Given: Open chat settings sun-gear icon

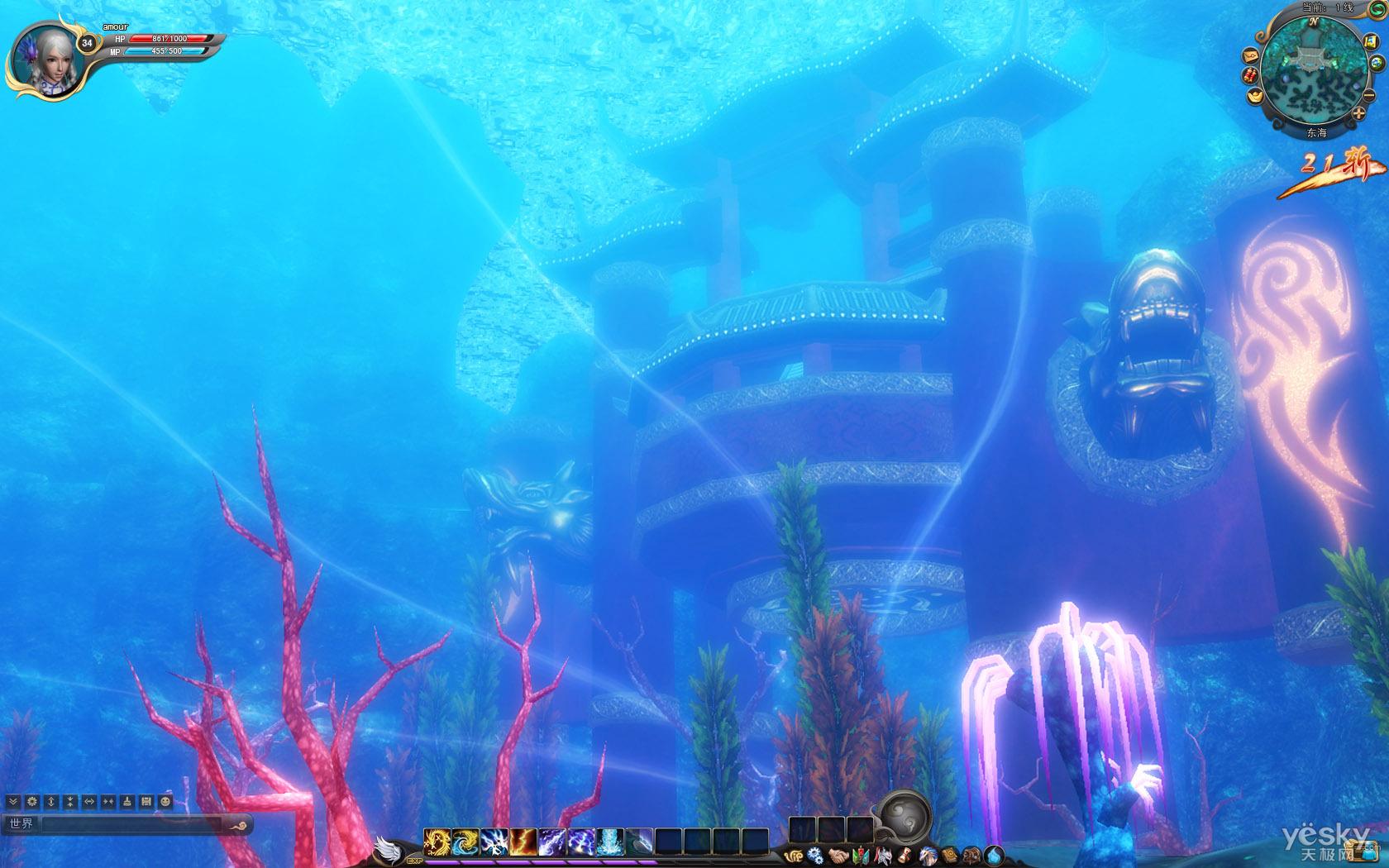Looking at the screenshot, I should pyautogui.click(x=32, y=802).
